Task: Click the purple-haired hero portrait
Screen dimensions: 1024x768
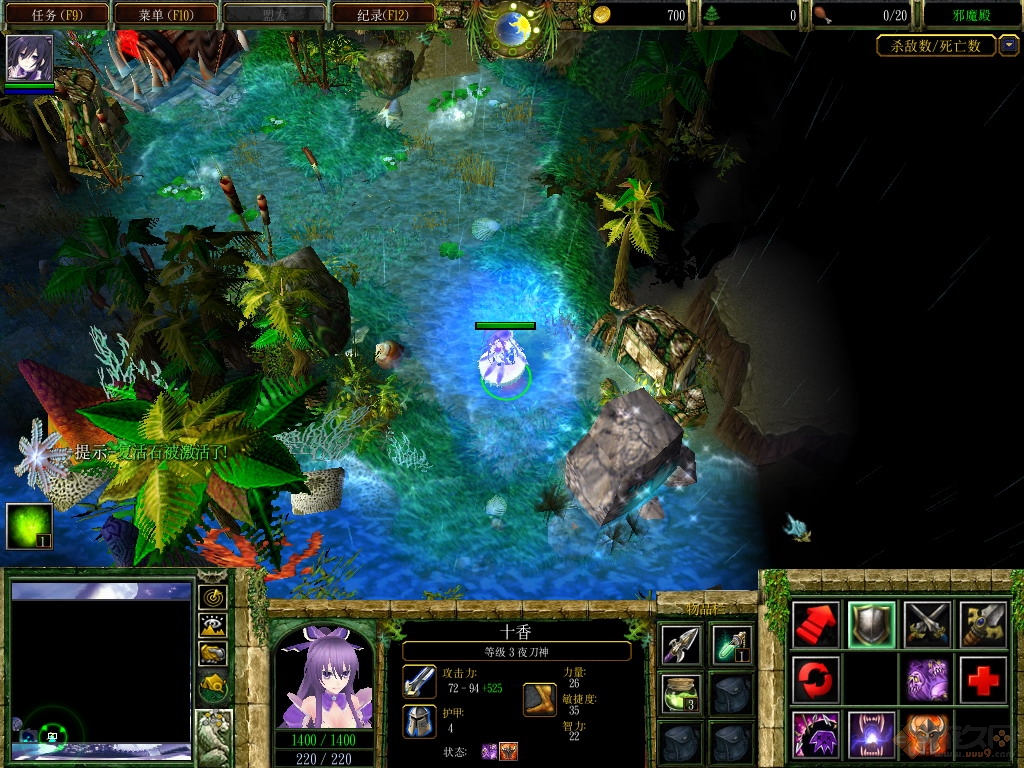Action: [x=323, y=676]
